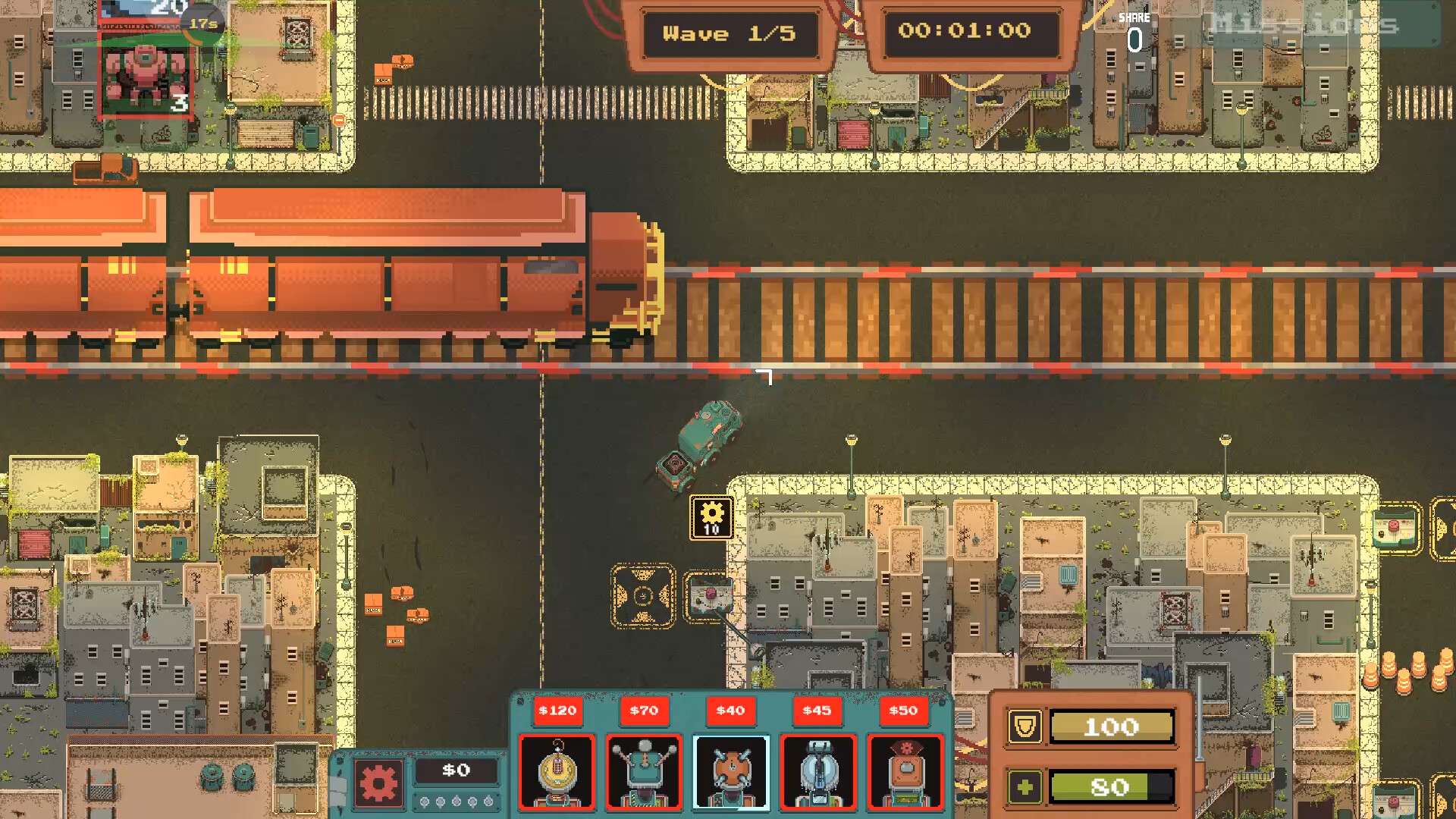Select the $120 gold dome turret card

(x=557, y=771)
